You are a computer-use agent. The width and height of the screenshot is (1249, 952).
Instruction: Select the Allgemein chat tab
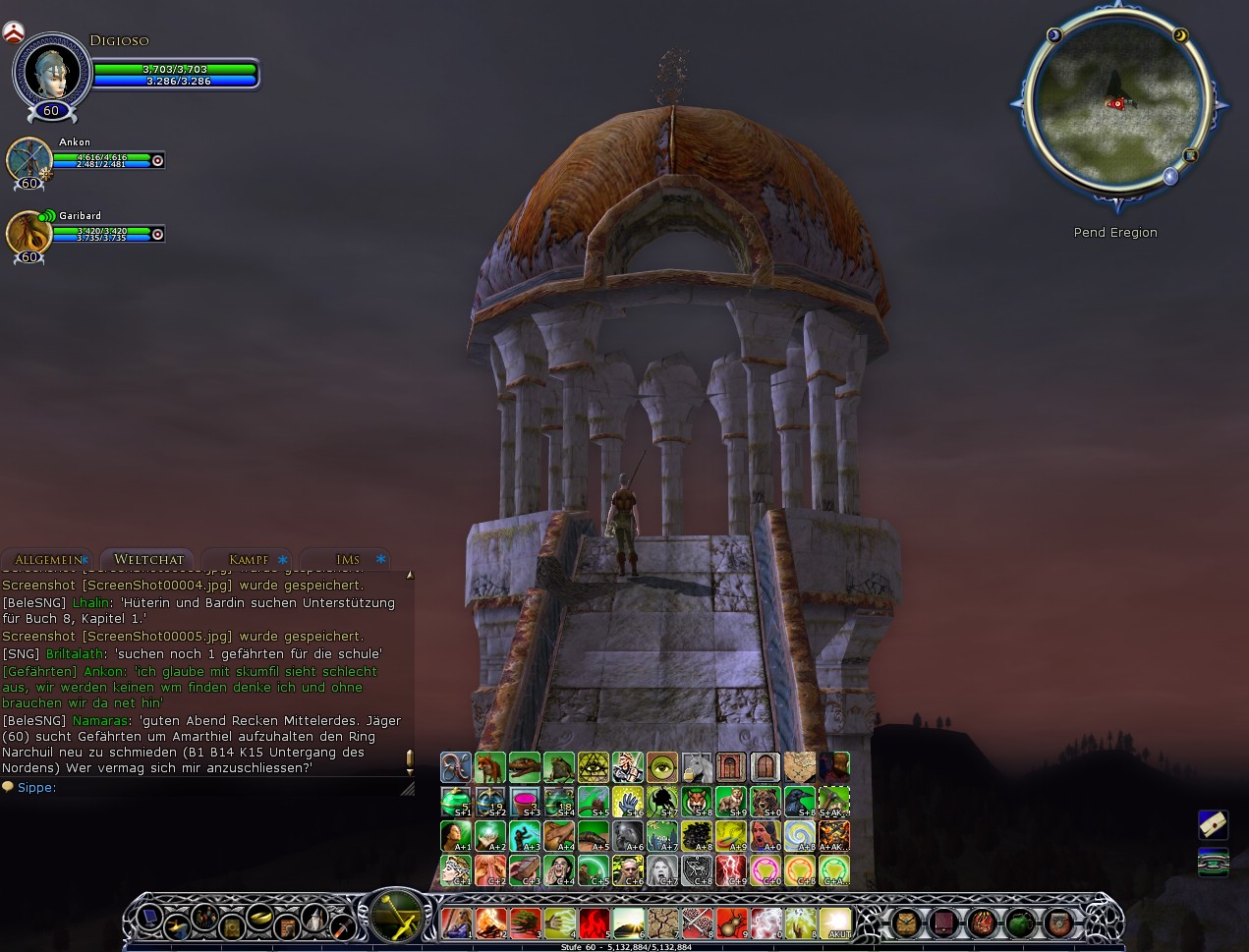(47, 559)
